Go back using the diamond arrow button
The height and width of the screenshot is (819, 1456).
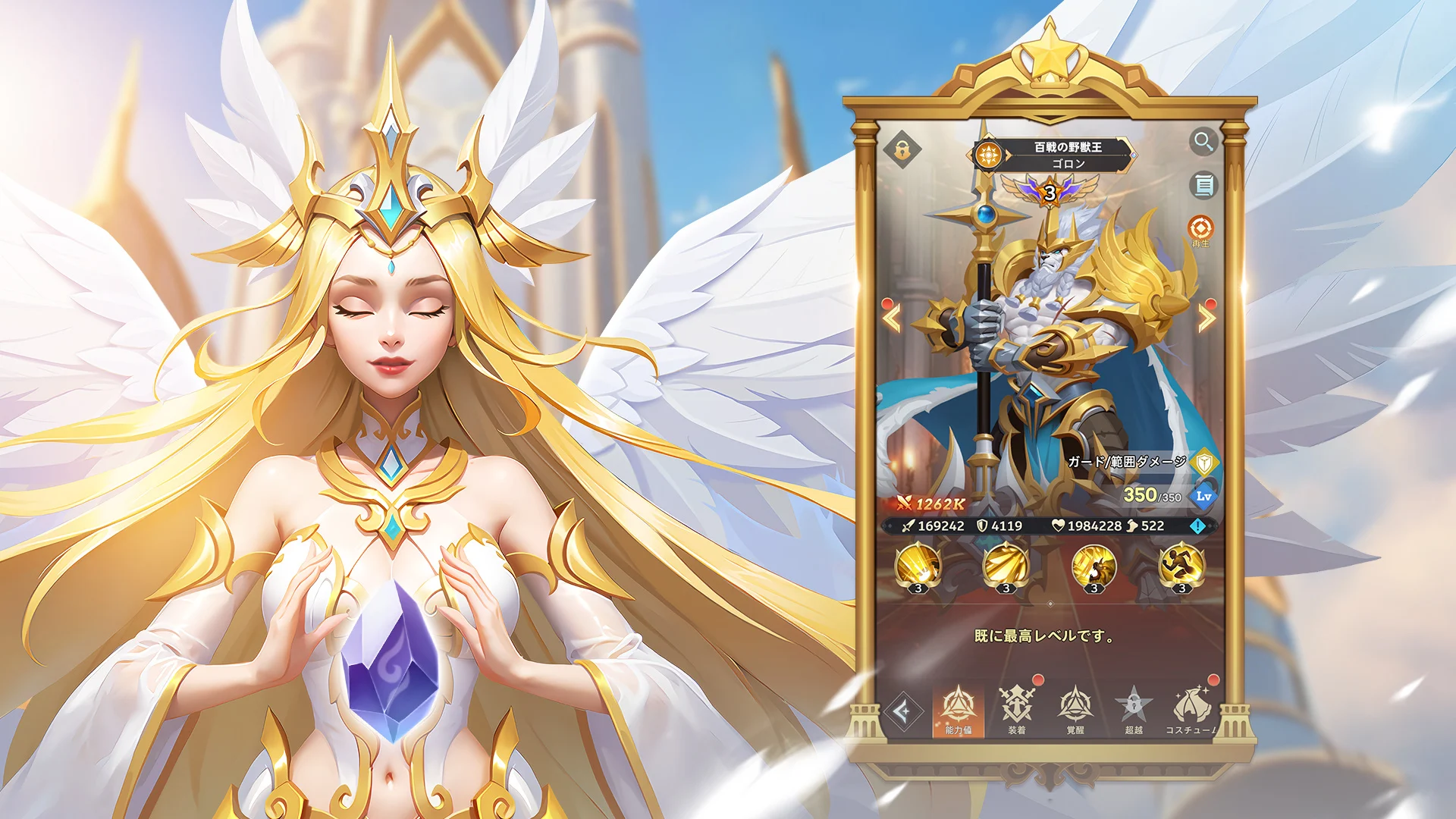coord(903,711)
